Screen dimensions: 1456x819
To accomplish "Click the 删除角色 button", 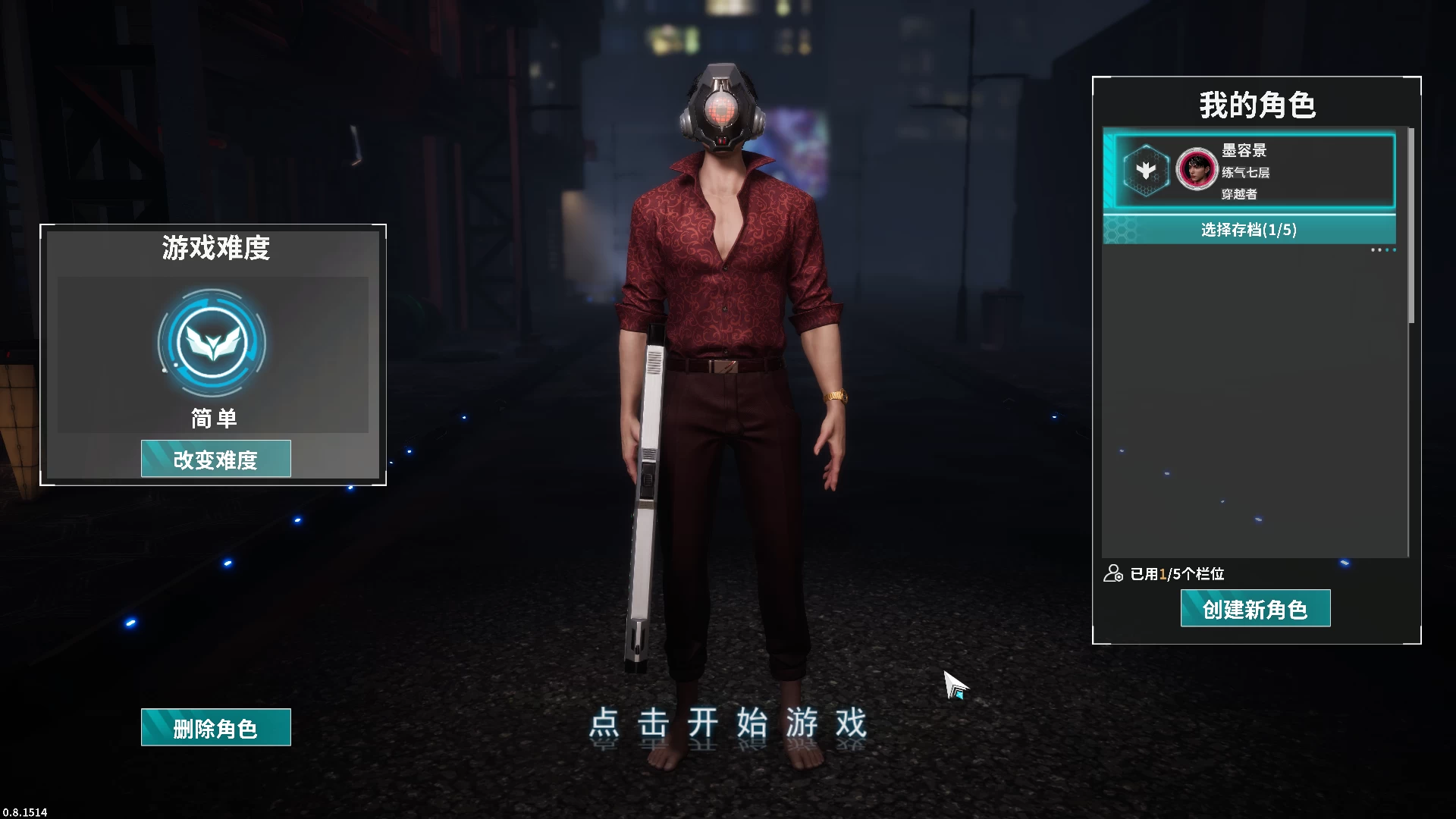I will [215, 727].
